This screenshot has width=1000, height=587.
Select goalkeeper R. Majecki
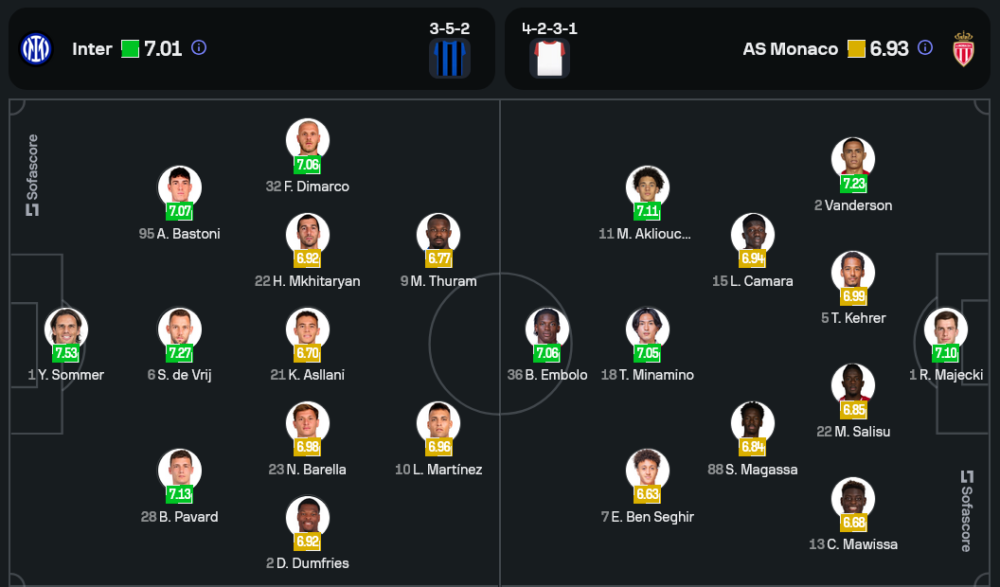(x=945, y=330)
